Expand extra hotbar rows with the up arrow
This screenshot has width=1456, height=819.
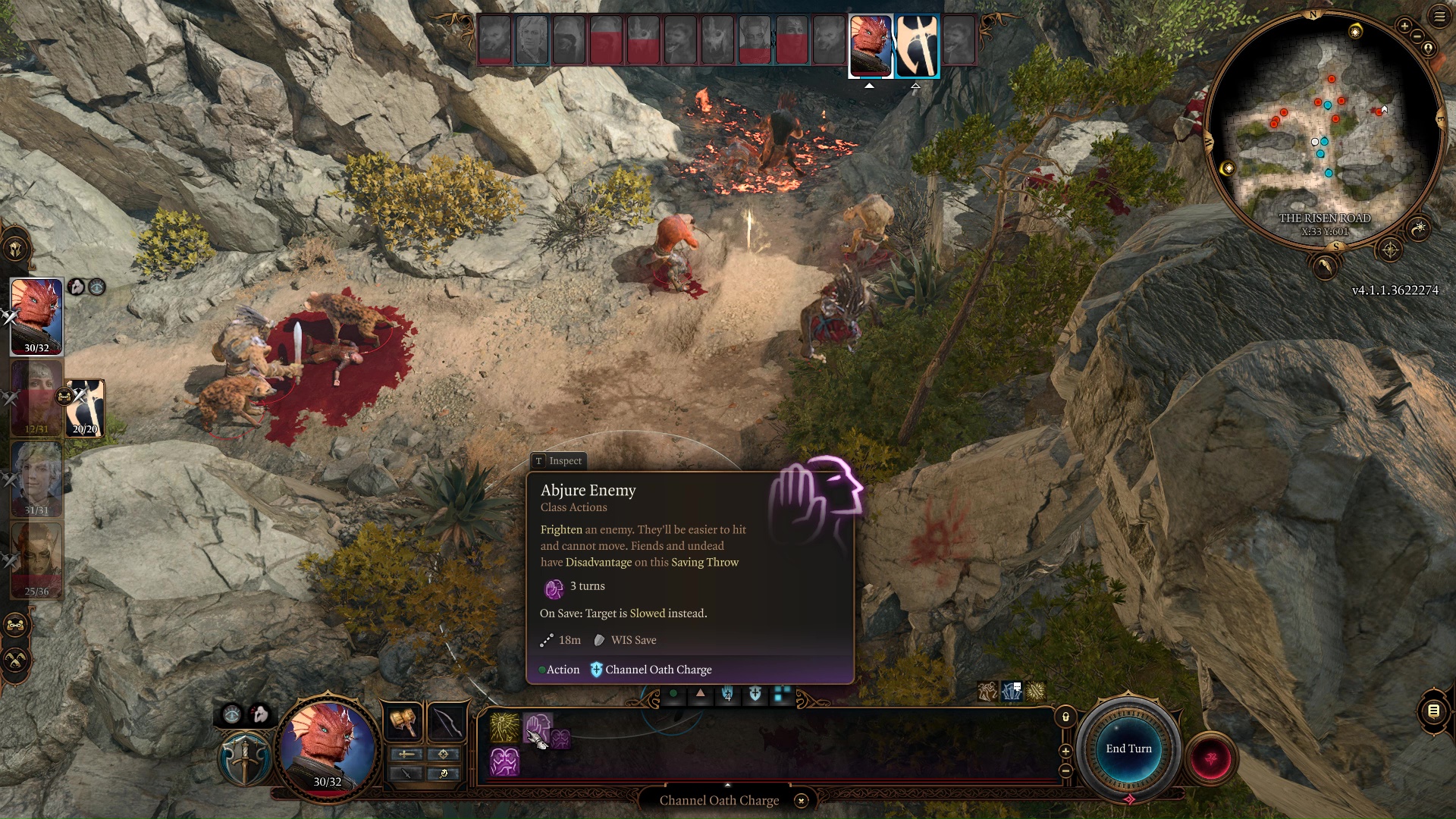[x=729, y=786]
